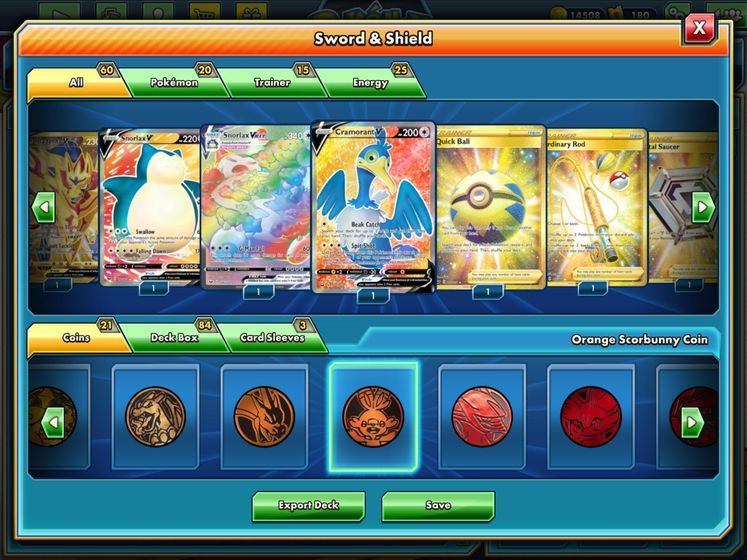Close the Sword & Shield window
The width and height of the screenshot is (747, 560).
(699, 29)
